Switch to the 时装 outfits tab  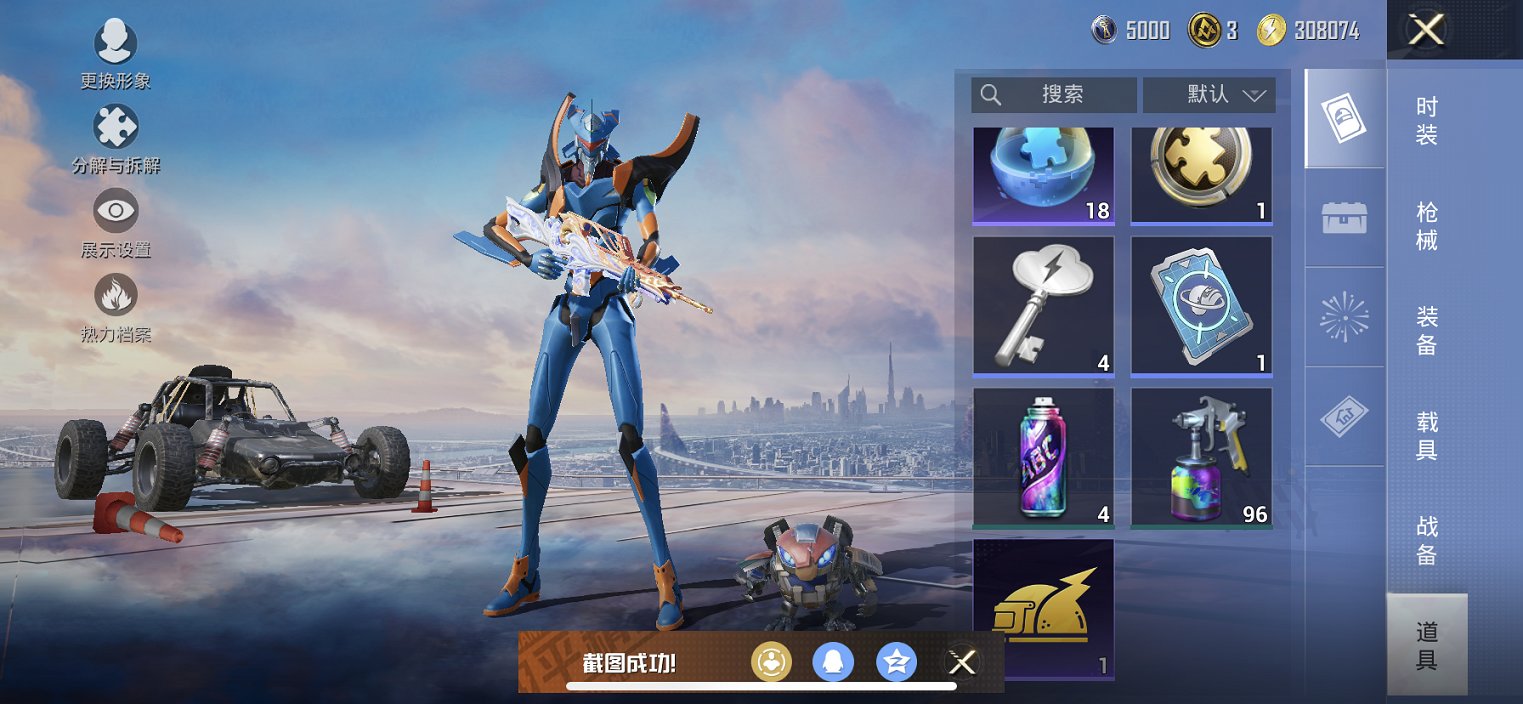[x=1427, y=121]
